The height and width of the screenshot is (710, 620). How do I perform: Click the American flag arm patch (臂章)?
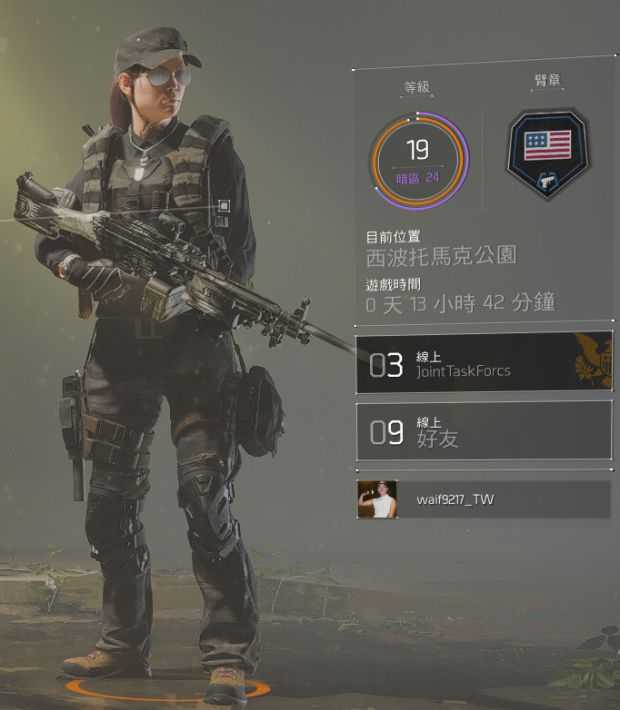click(546, 153)
